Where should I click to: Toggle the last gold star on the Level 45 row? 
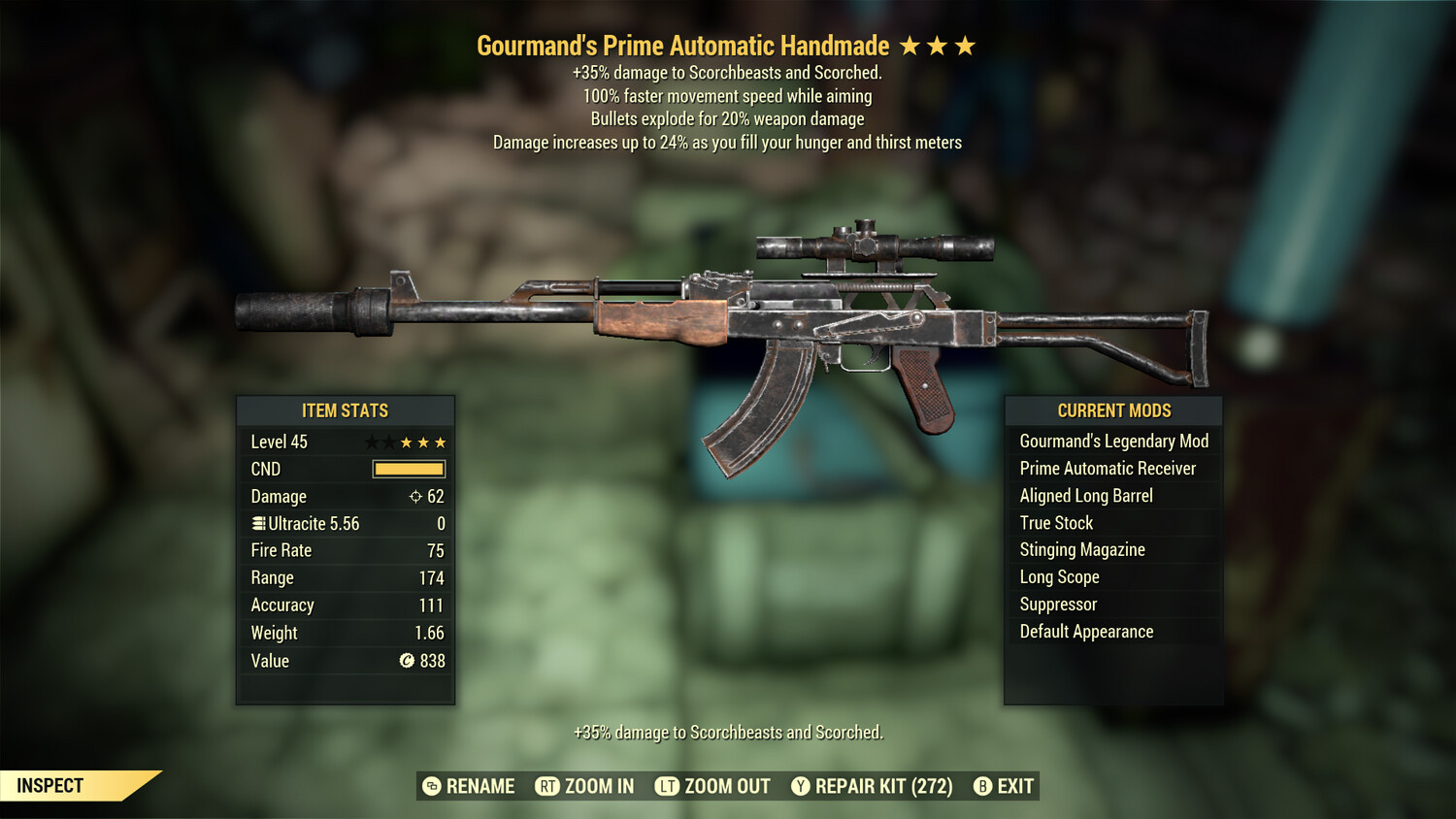(440, 442)
